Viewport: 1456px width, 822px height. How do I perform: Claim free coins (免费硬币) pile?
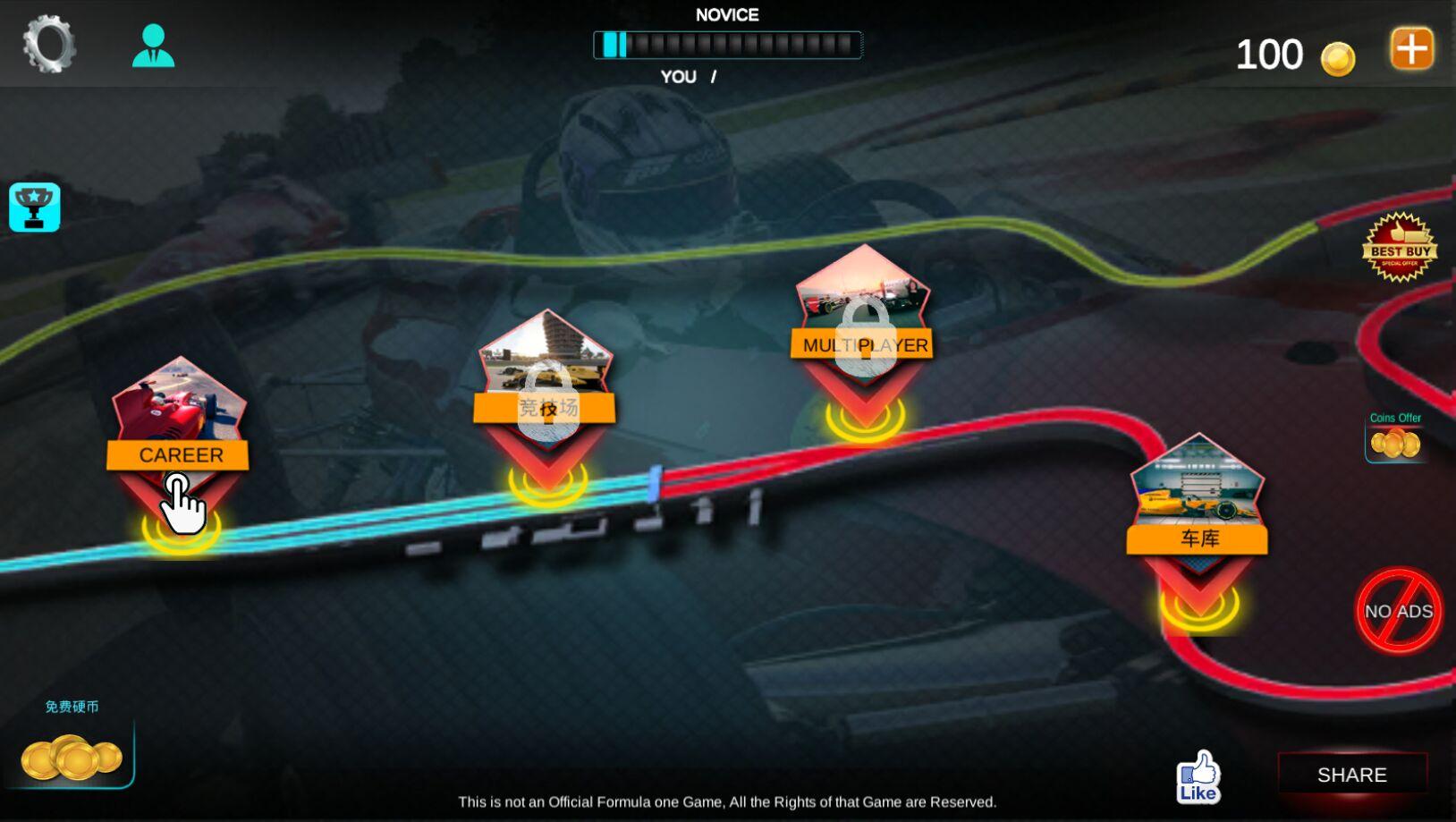72,754
